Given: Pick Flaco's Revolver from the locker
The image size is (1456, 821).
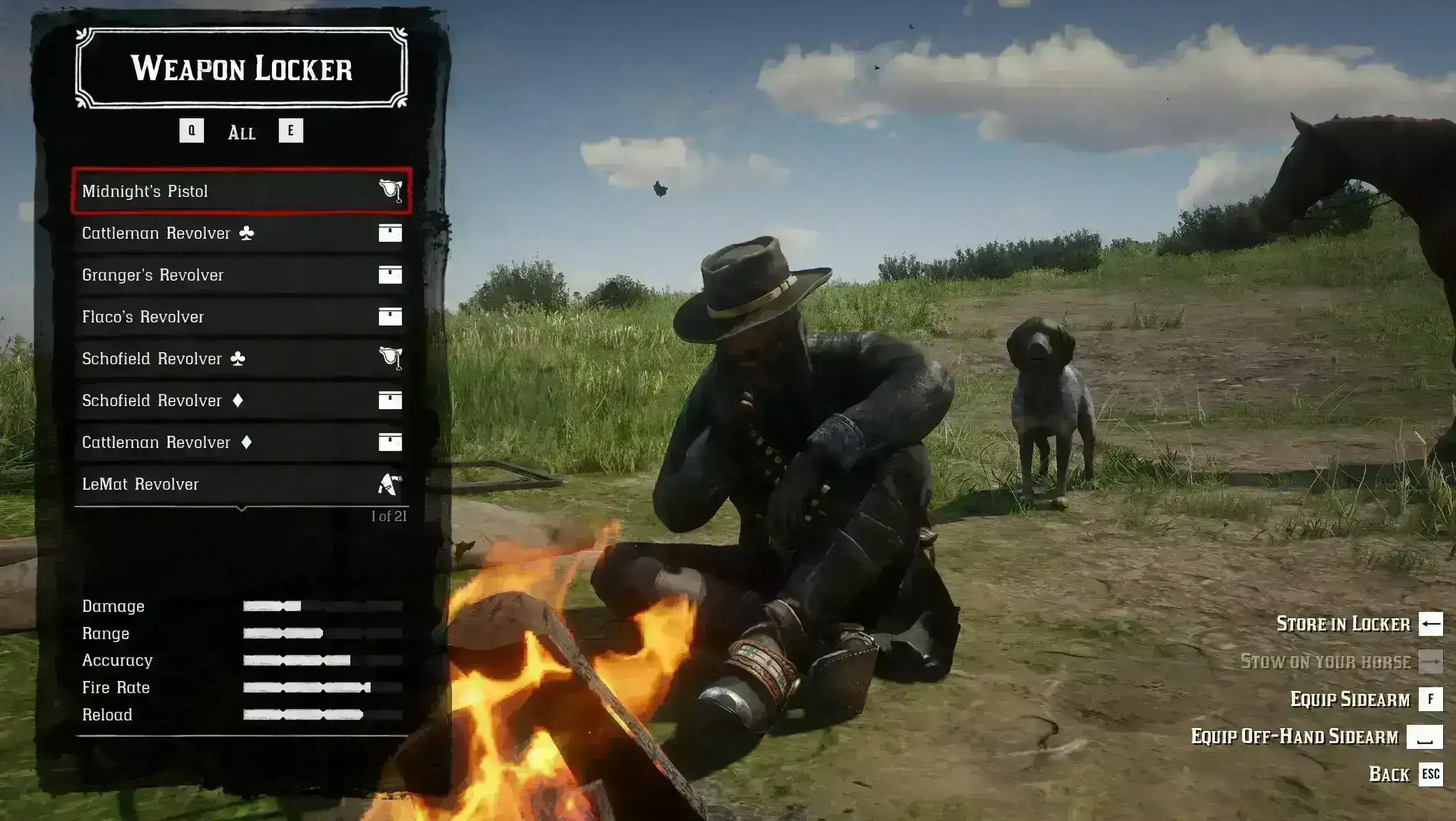Looking at the screenshot, I should click(241, 317).
